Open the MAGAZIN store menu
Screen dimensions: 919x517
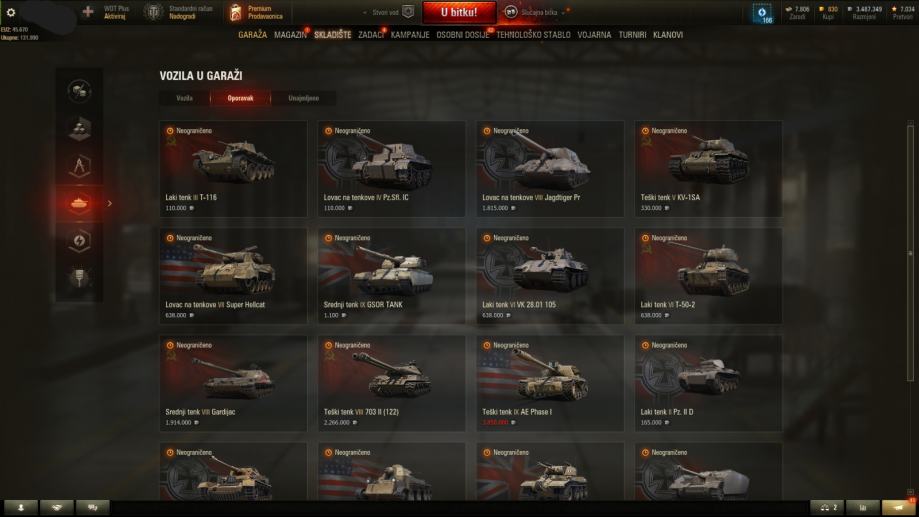(289, 35)
